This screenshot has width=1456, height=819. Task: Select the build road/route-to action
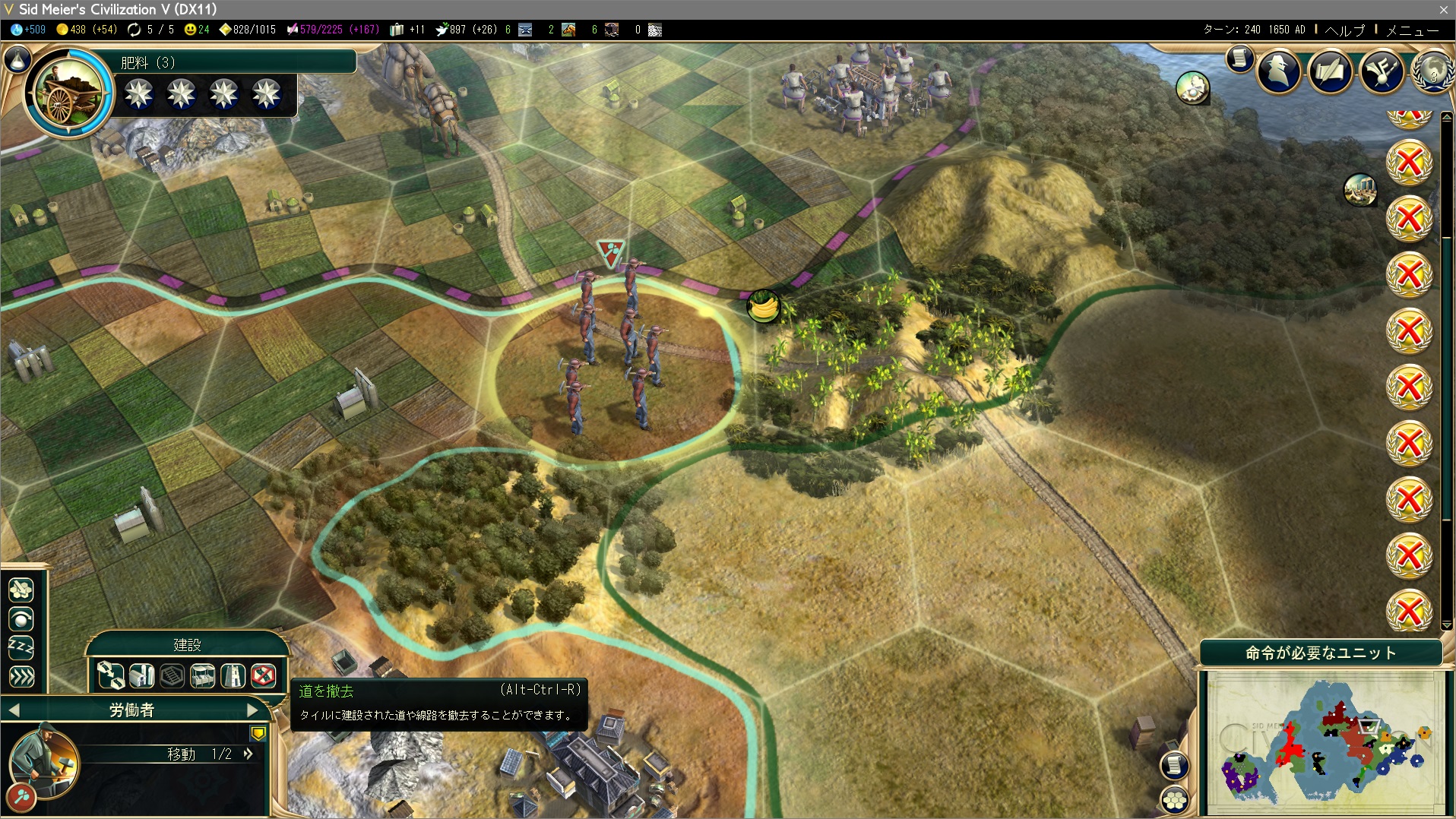111,675
